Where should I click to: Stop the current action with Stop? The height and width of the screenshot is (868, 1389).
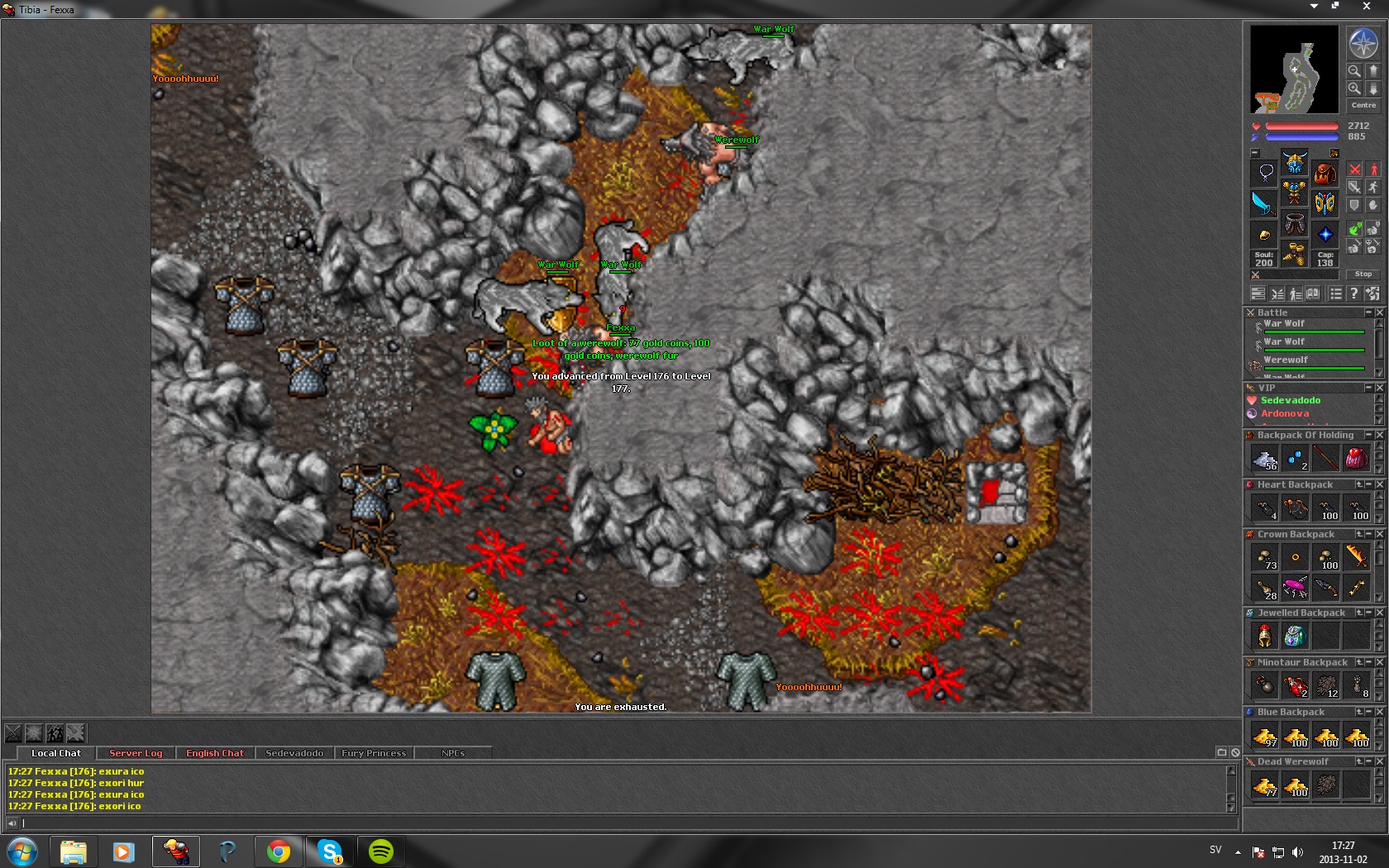(x=1363, y=274)
